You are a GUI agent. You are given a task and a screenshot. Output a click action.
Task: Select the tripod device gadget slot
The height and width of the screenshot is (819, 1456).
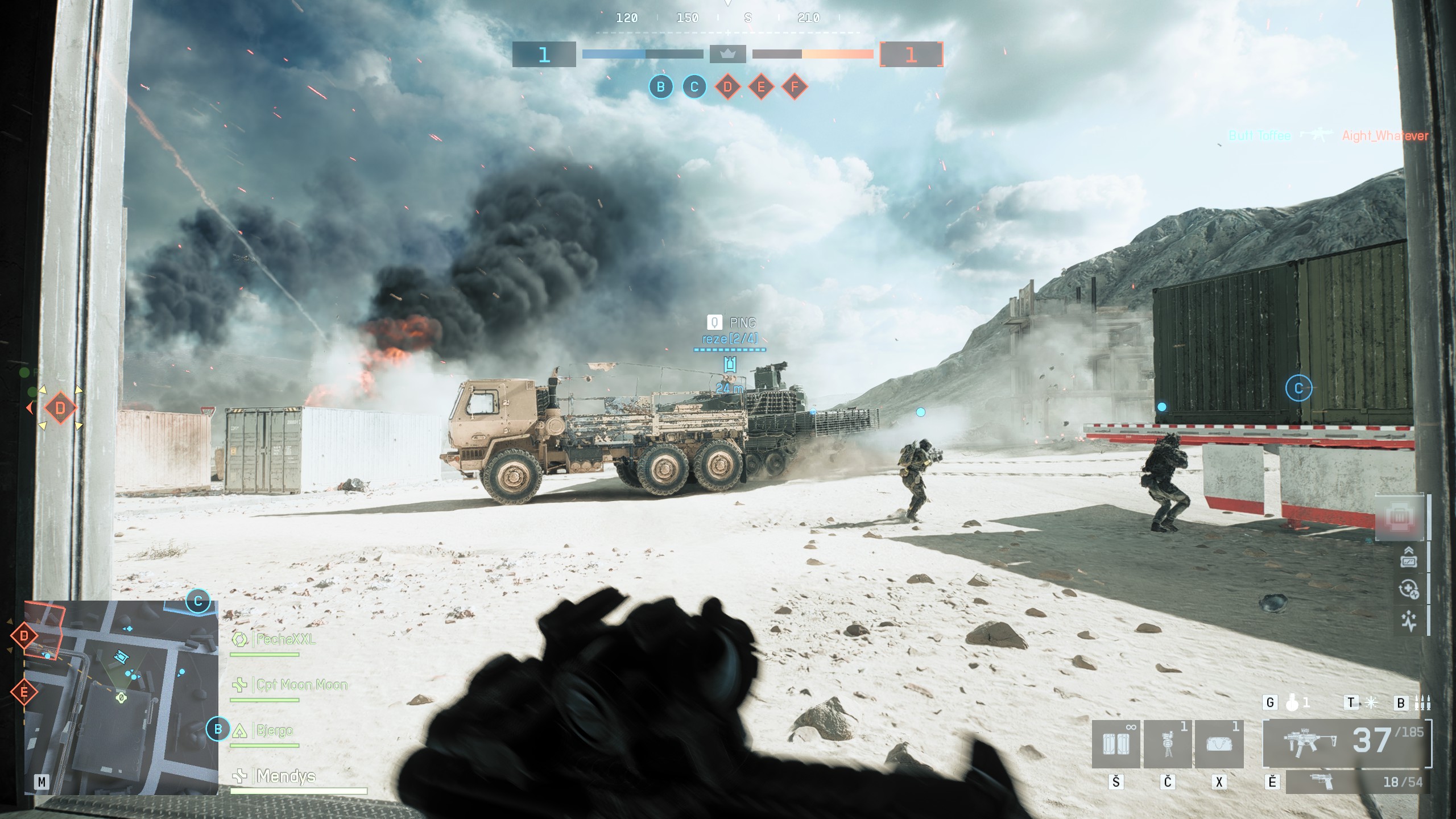tap(1167, 743)
